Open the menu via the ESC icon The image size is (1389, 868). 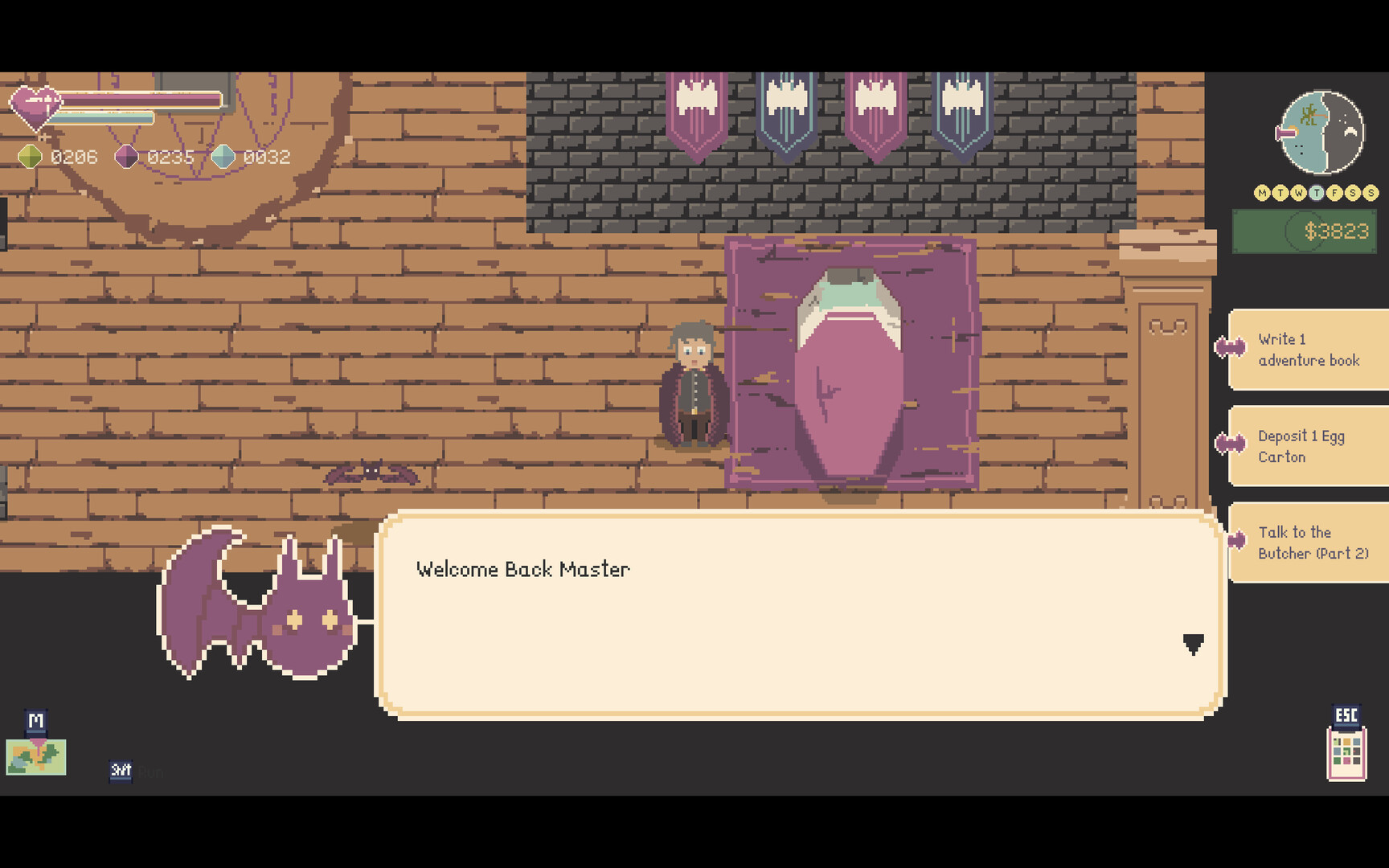point(1346,714)
